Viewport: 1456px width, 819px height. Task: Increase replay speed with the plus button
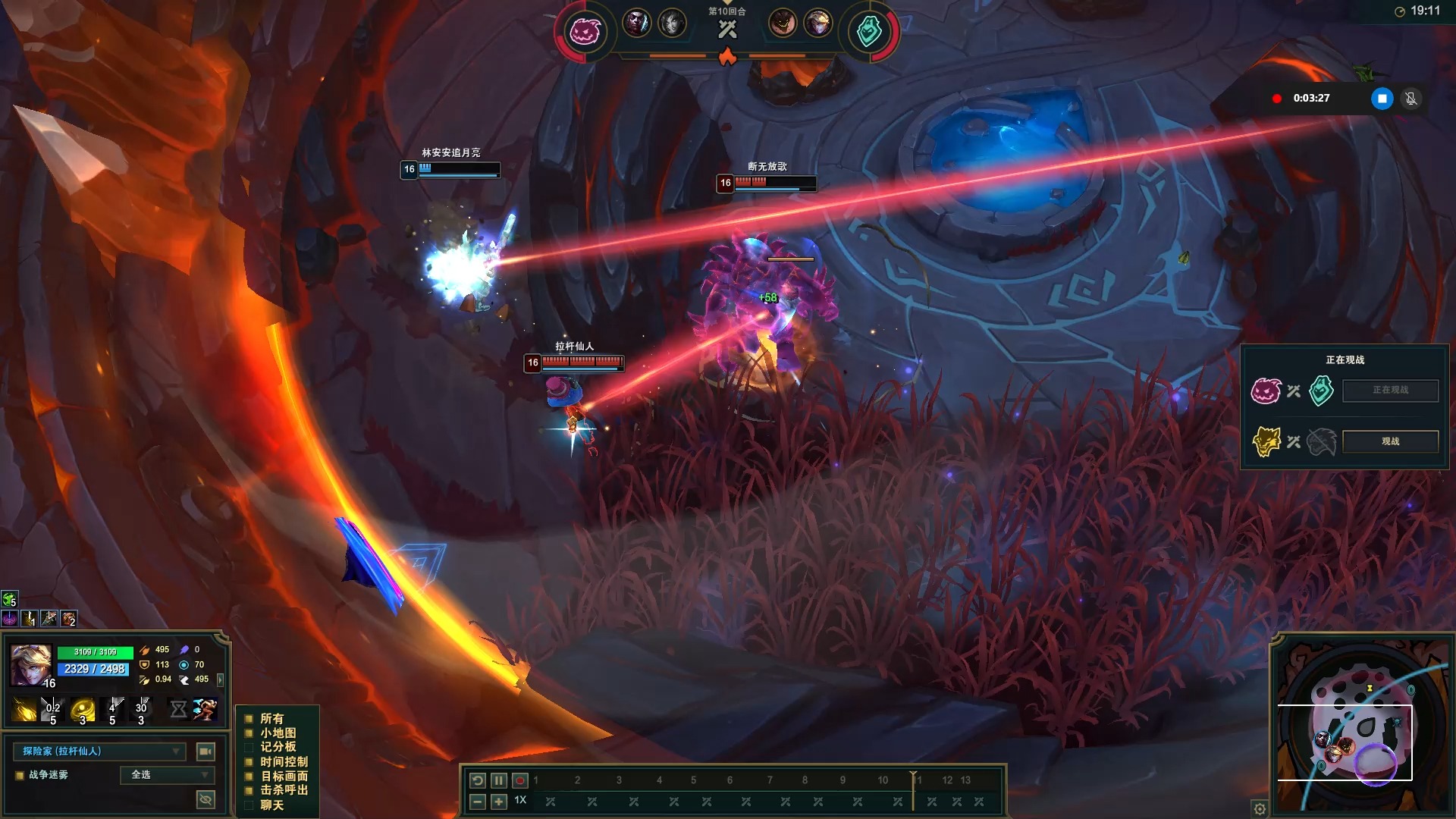point(498,802)
